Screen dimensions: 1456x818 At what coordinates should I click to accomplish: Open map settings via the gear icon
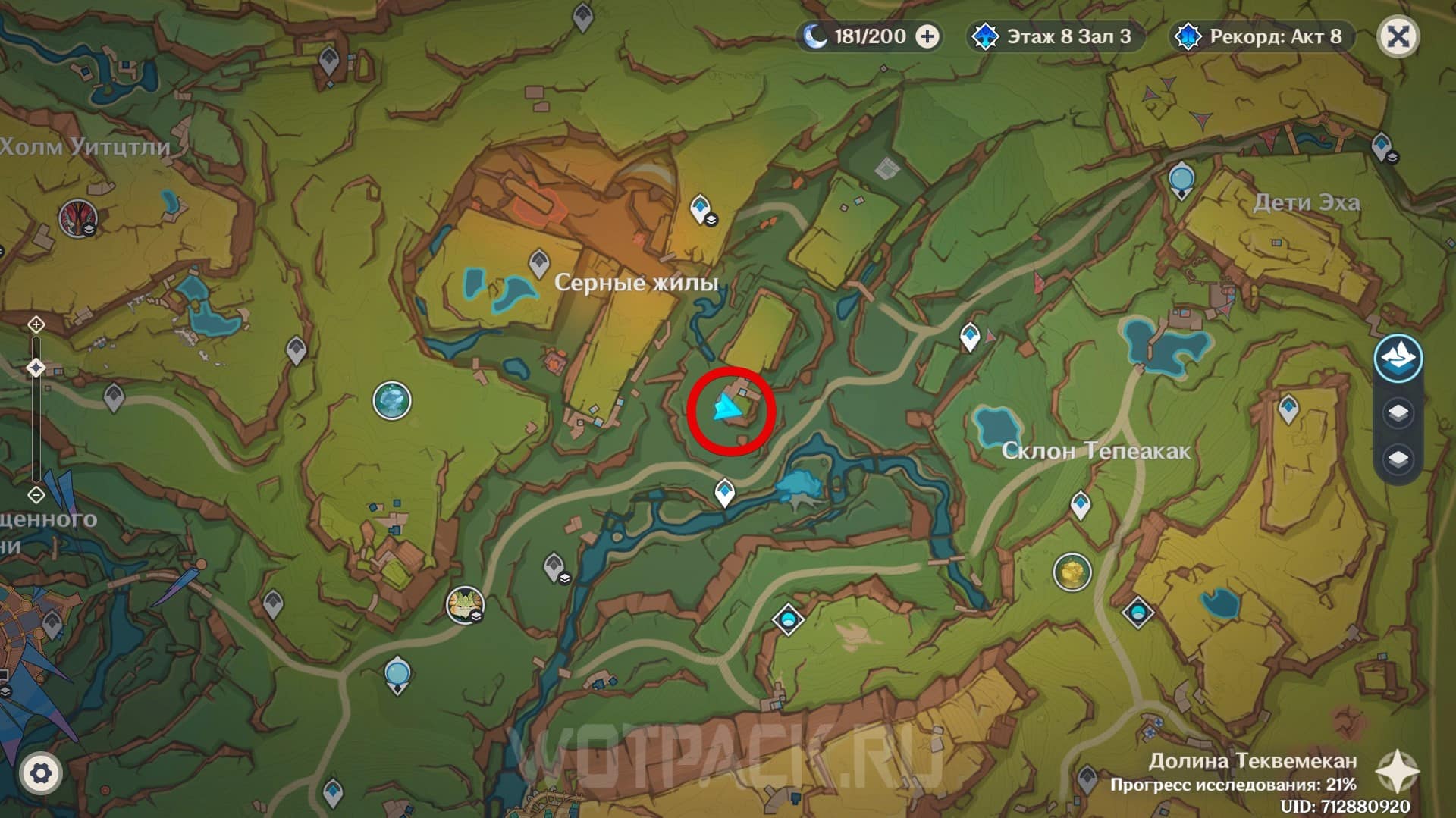tap(40, 773)
